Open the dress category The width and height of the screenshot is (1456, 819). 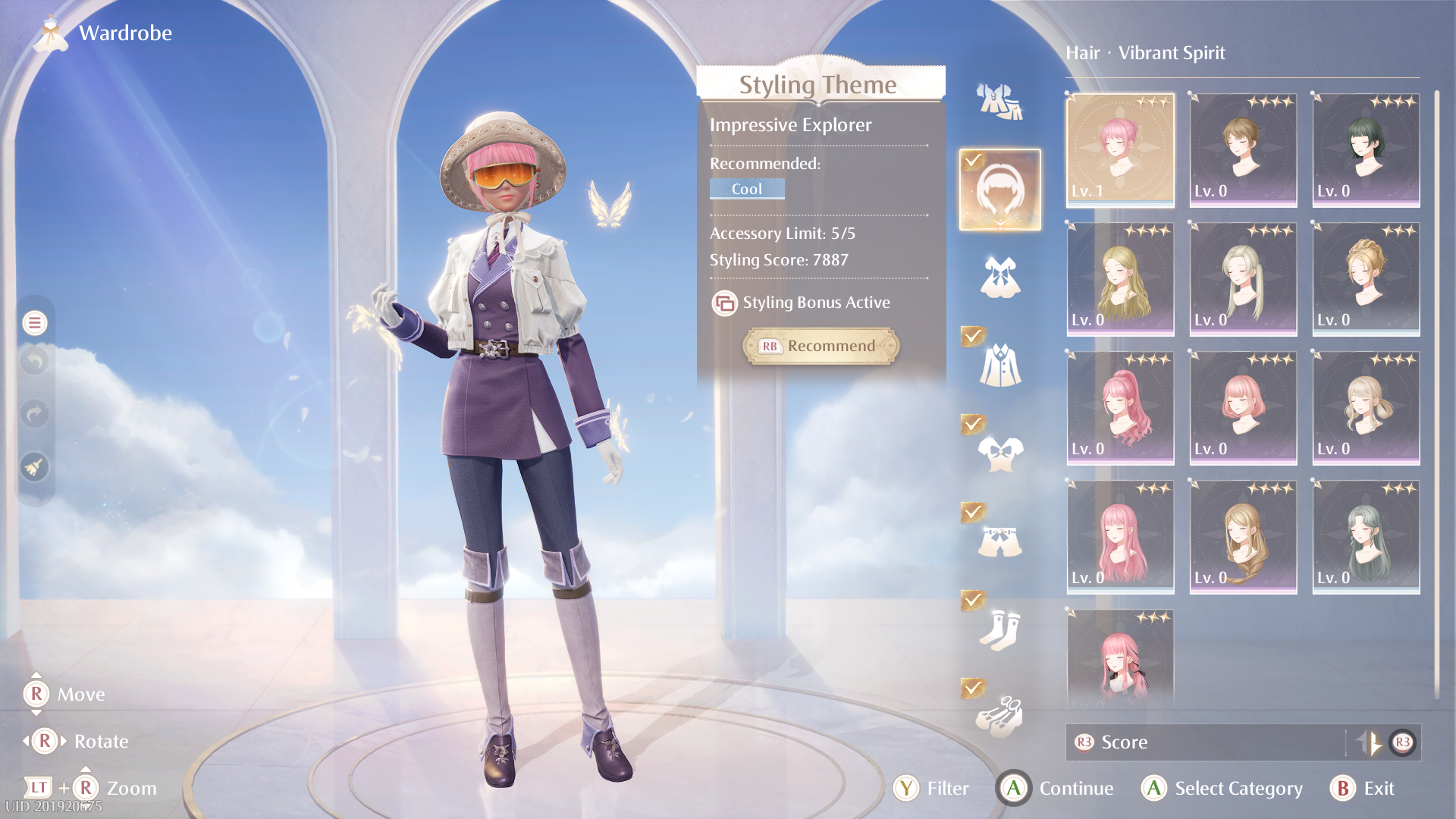click(999, 277)
